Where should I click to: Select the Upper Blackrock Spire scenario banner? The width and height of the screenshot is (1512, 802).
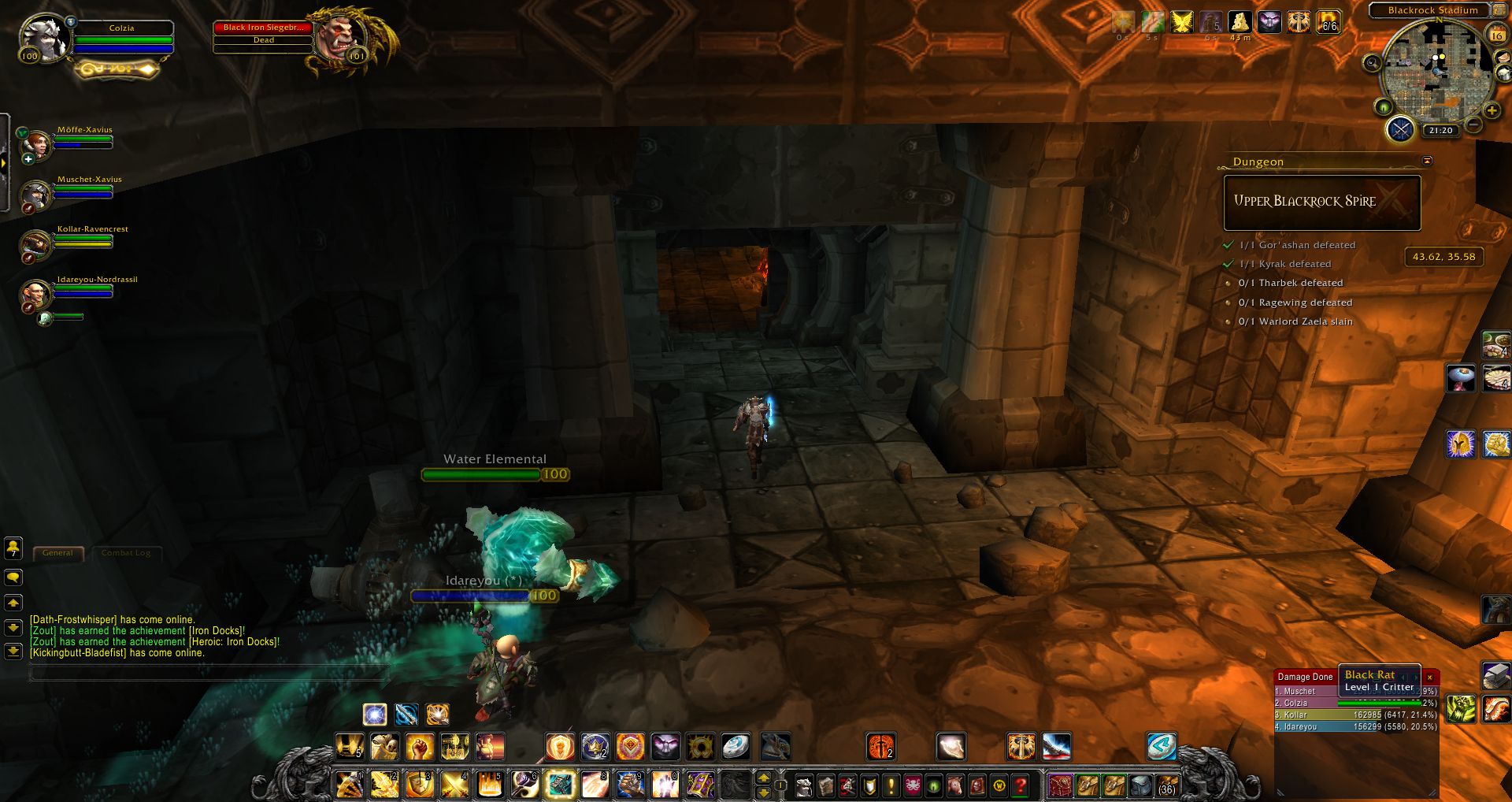pos(1321,202)
